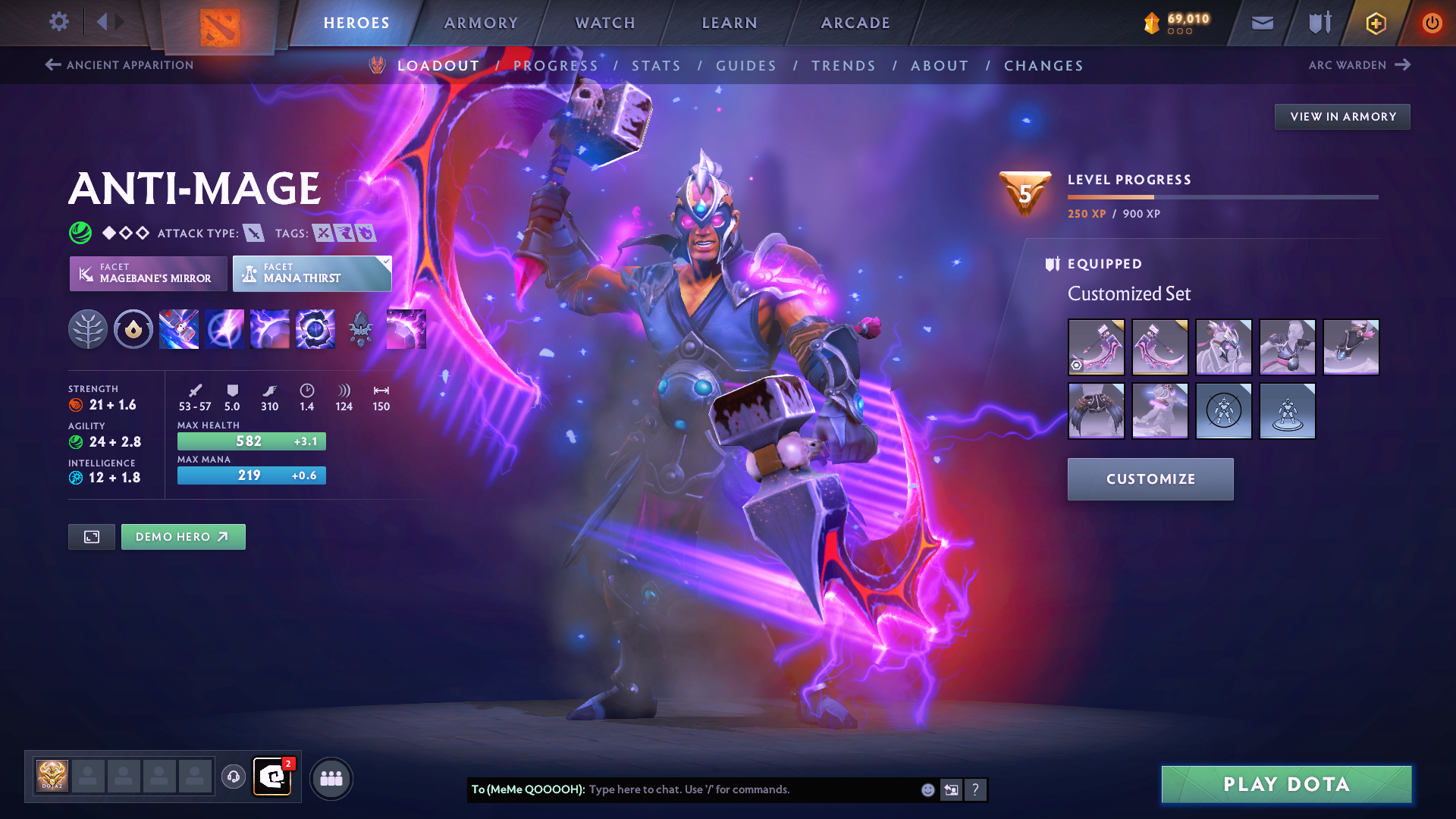Click the Aghanim's Scepter upgrade icon

click(x=361, y=328)
